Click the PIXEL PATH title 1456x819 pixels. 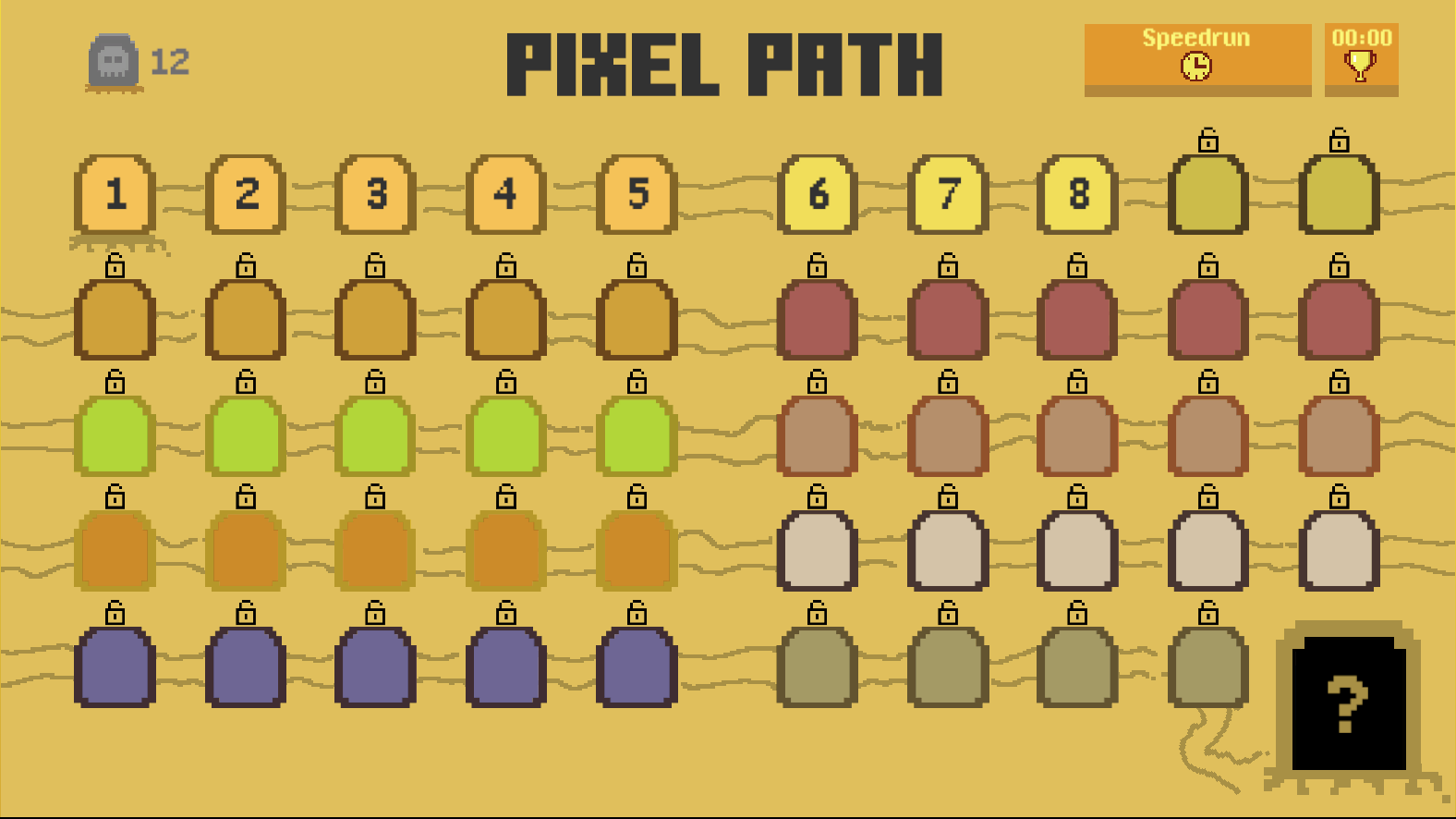click(x=726, y=63)
